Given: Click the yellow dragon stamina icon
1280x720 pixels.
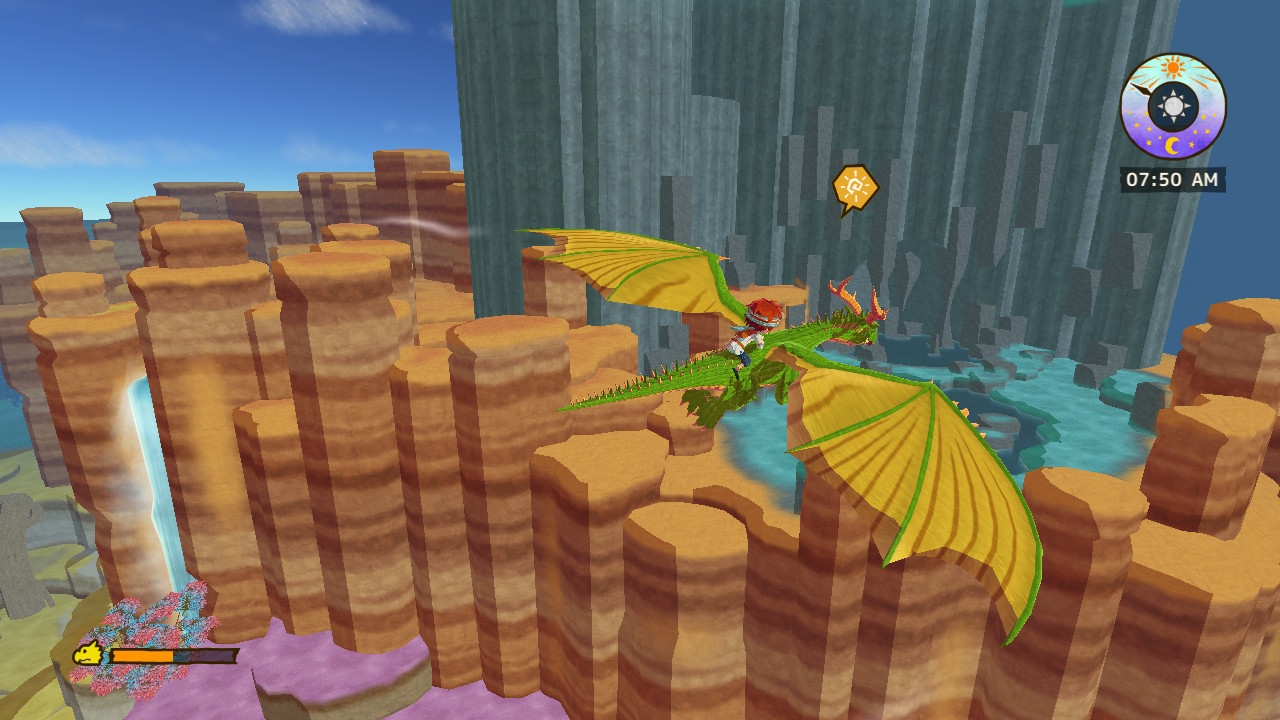Looking at the screenshot, I should click(x=88, y=655).
